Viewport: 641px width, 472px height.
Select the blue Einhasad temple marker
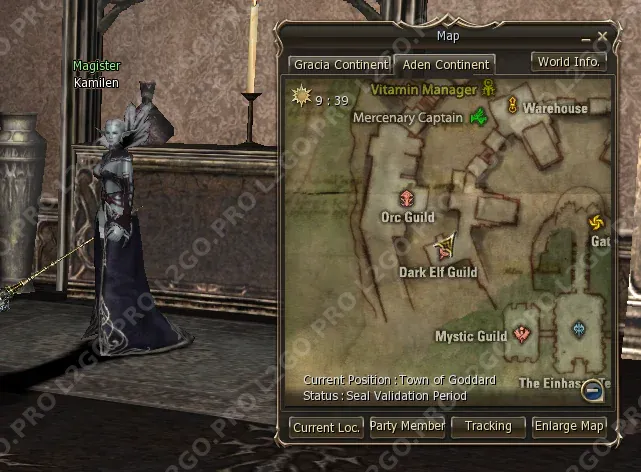click(578, 329)
